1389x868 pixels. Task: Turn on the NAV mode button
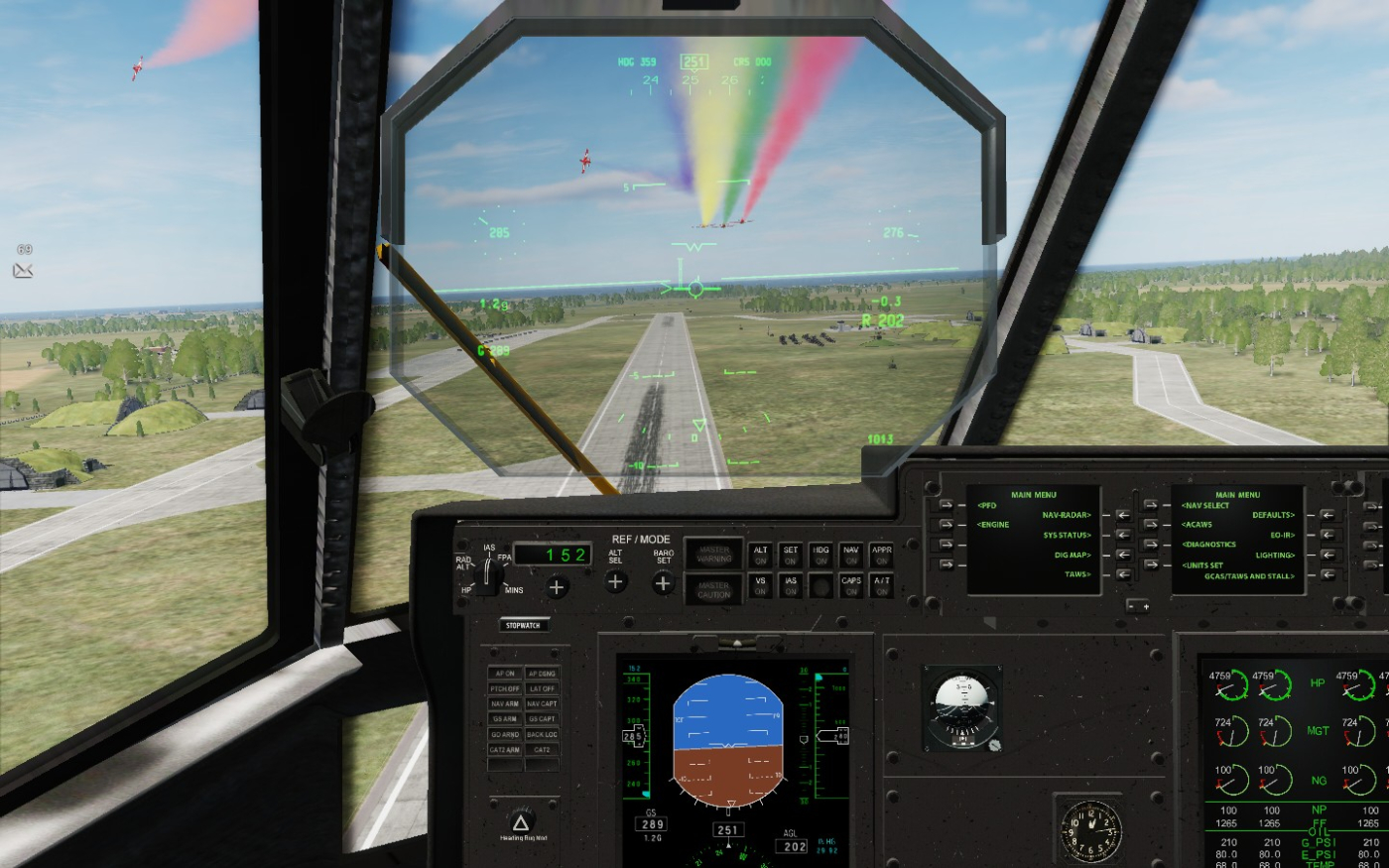point(850,555)
